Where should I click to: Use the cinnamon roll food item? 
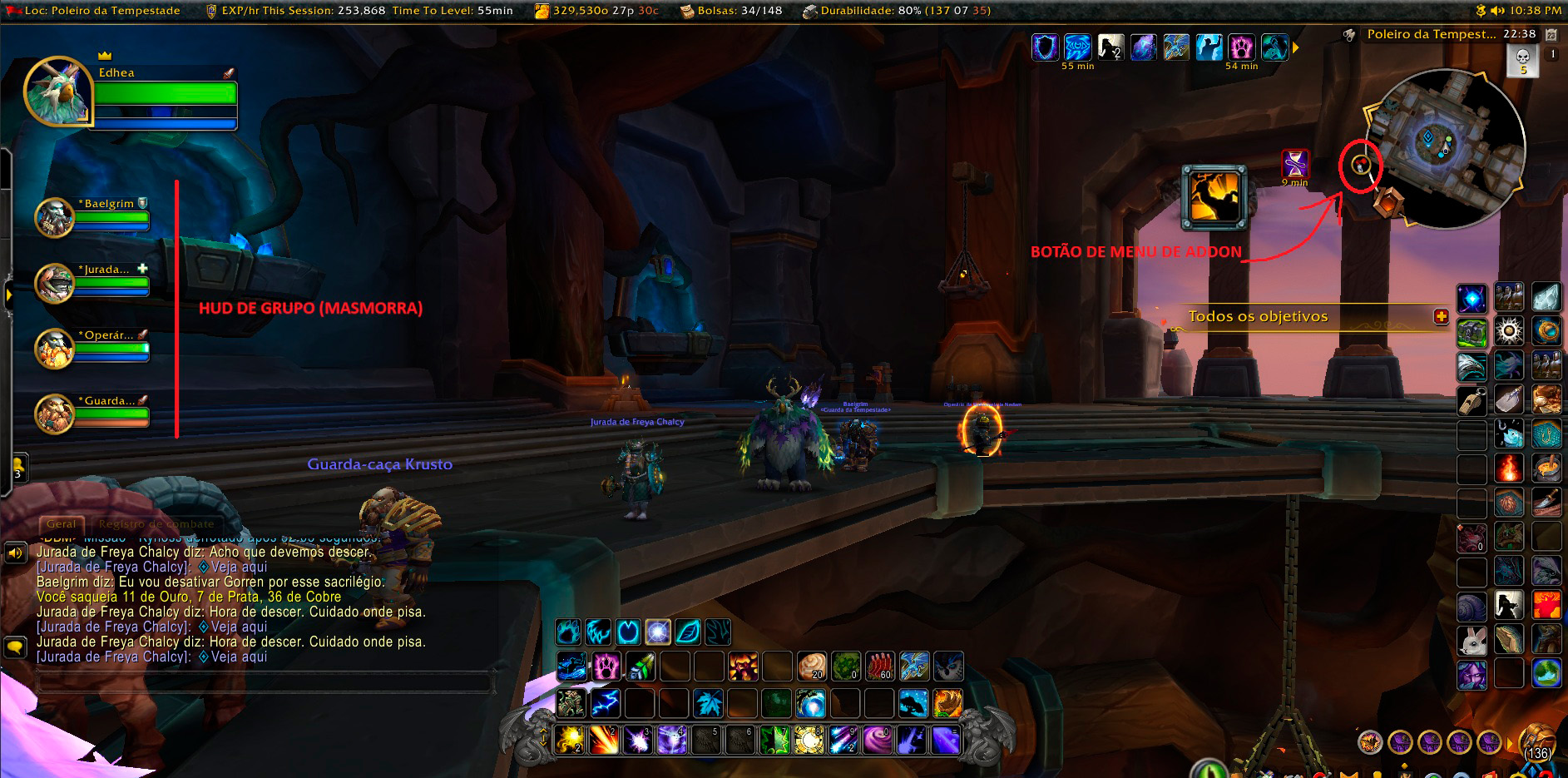pyautogui.click(x=811, y=667)
